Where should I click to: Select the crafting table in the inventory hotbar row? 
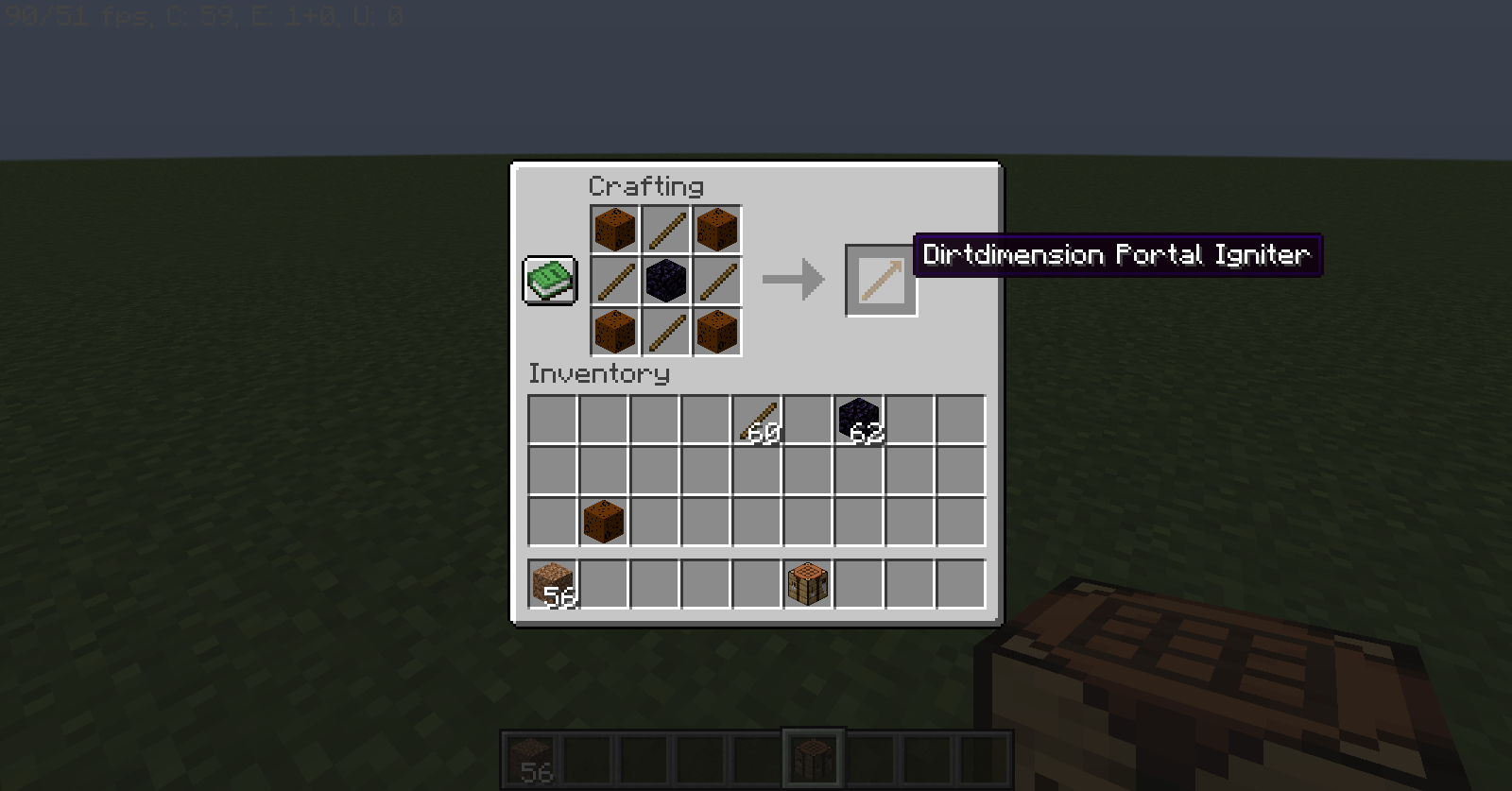tap(808, 581)
